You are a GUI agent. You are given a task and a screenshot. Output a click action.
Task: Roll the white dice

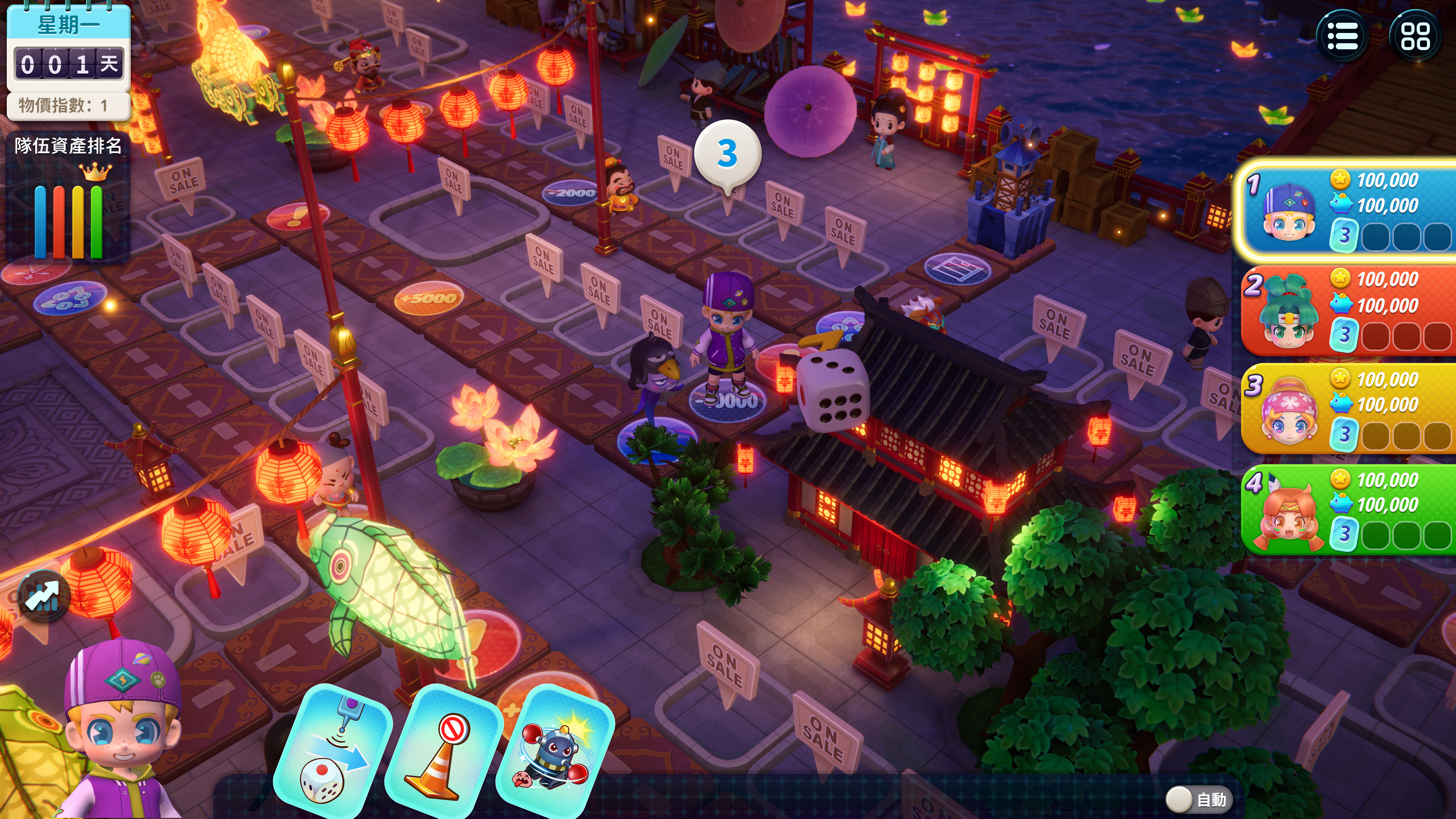click(x=832, y=390)
